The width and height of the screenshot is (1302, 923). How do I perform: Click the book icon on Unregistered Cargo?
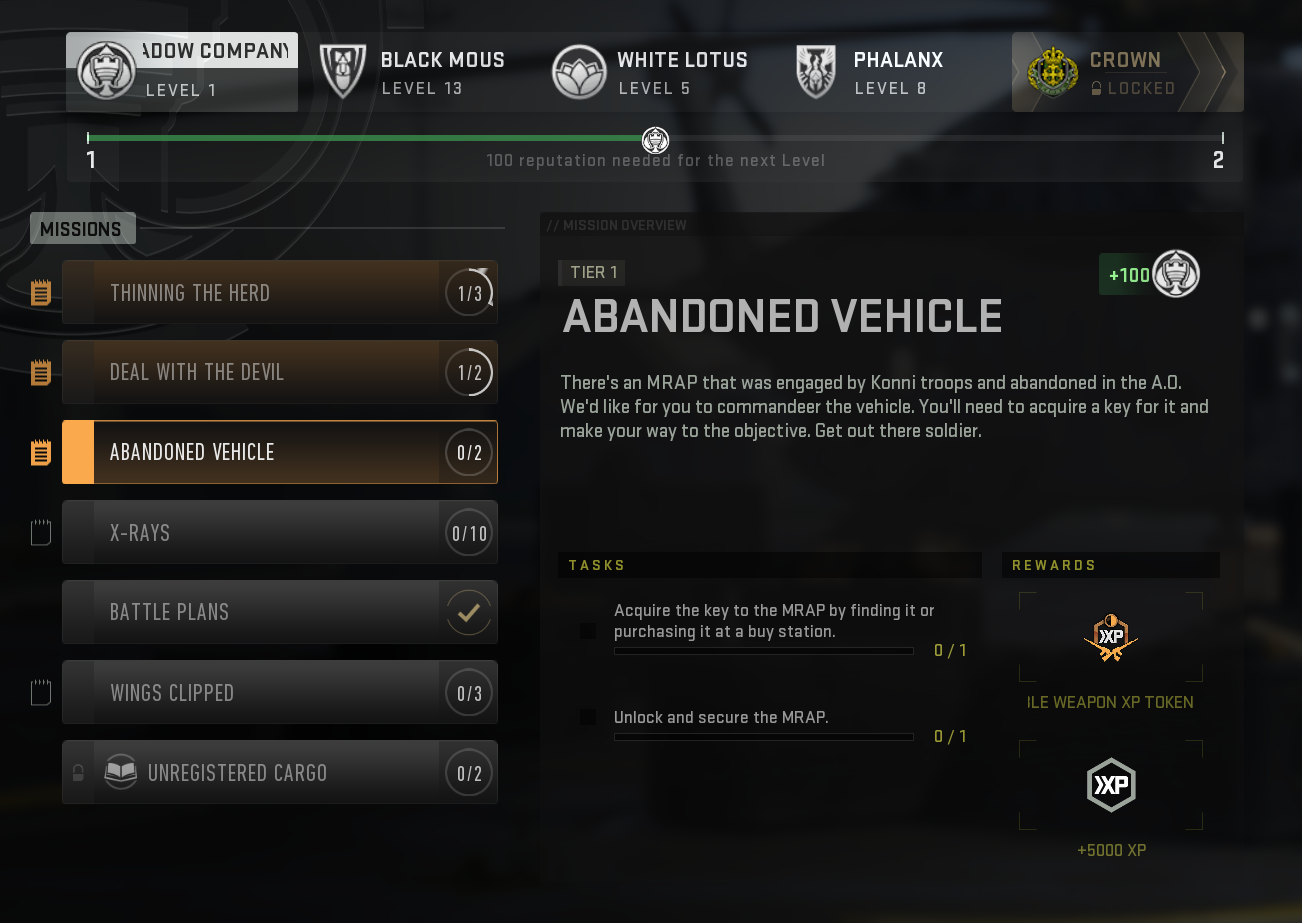coord(120,772)
